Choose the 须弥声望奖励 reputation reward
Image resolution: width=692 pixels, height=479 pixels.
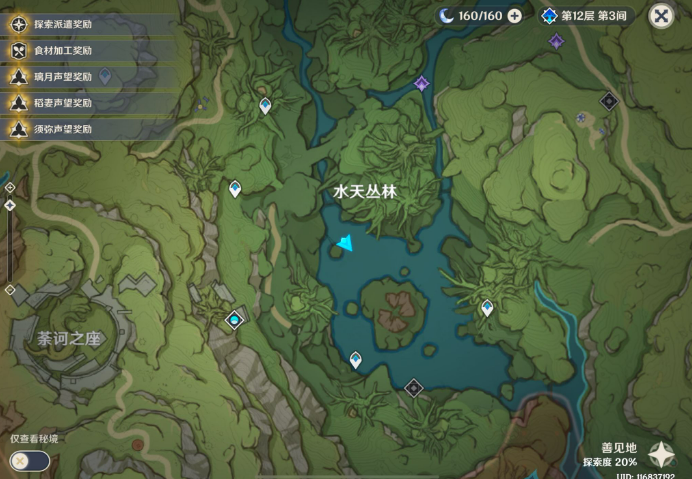60,129
